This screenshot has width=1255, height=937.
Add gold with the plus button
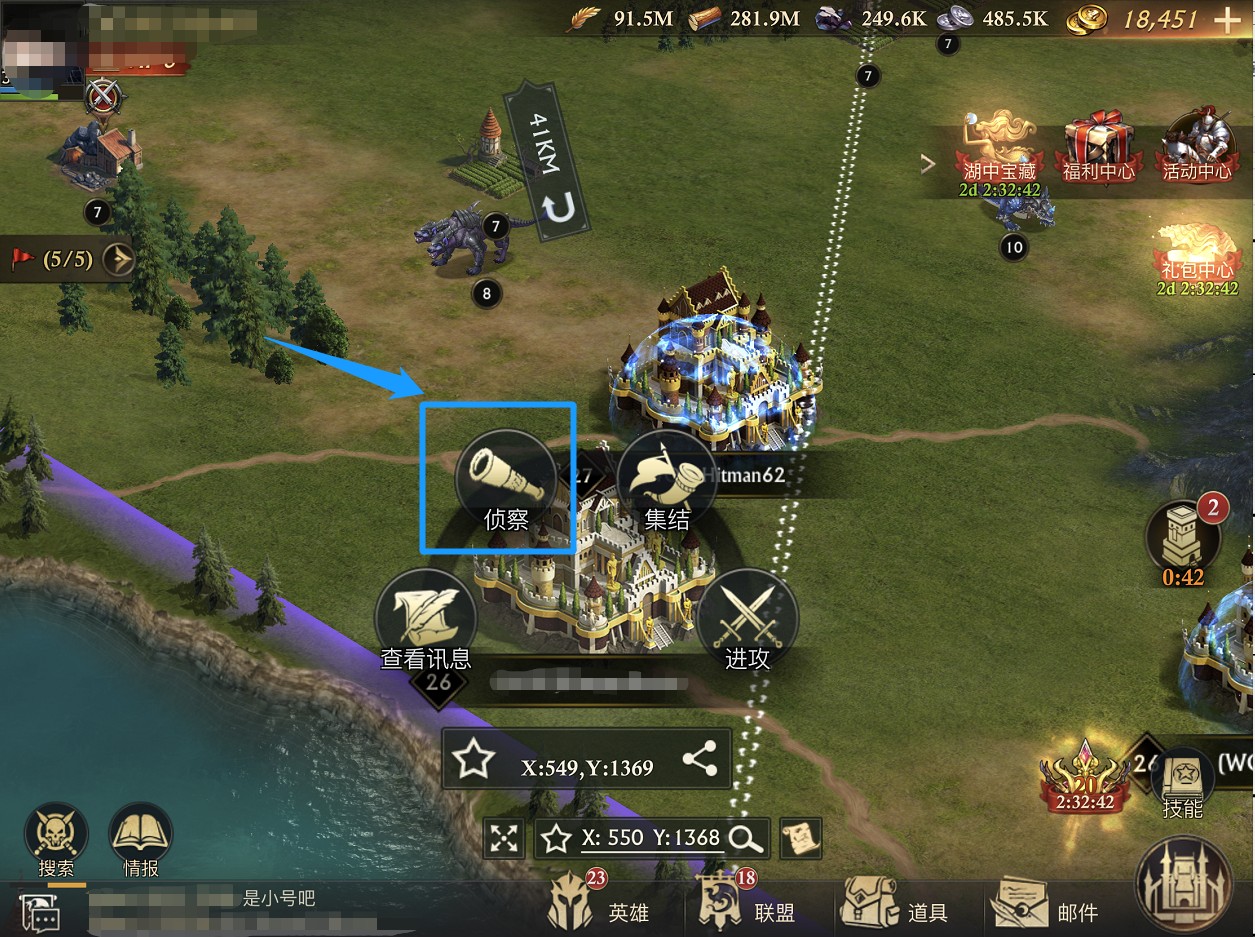point(1225,19)
